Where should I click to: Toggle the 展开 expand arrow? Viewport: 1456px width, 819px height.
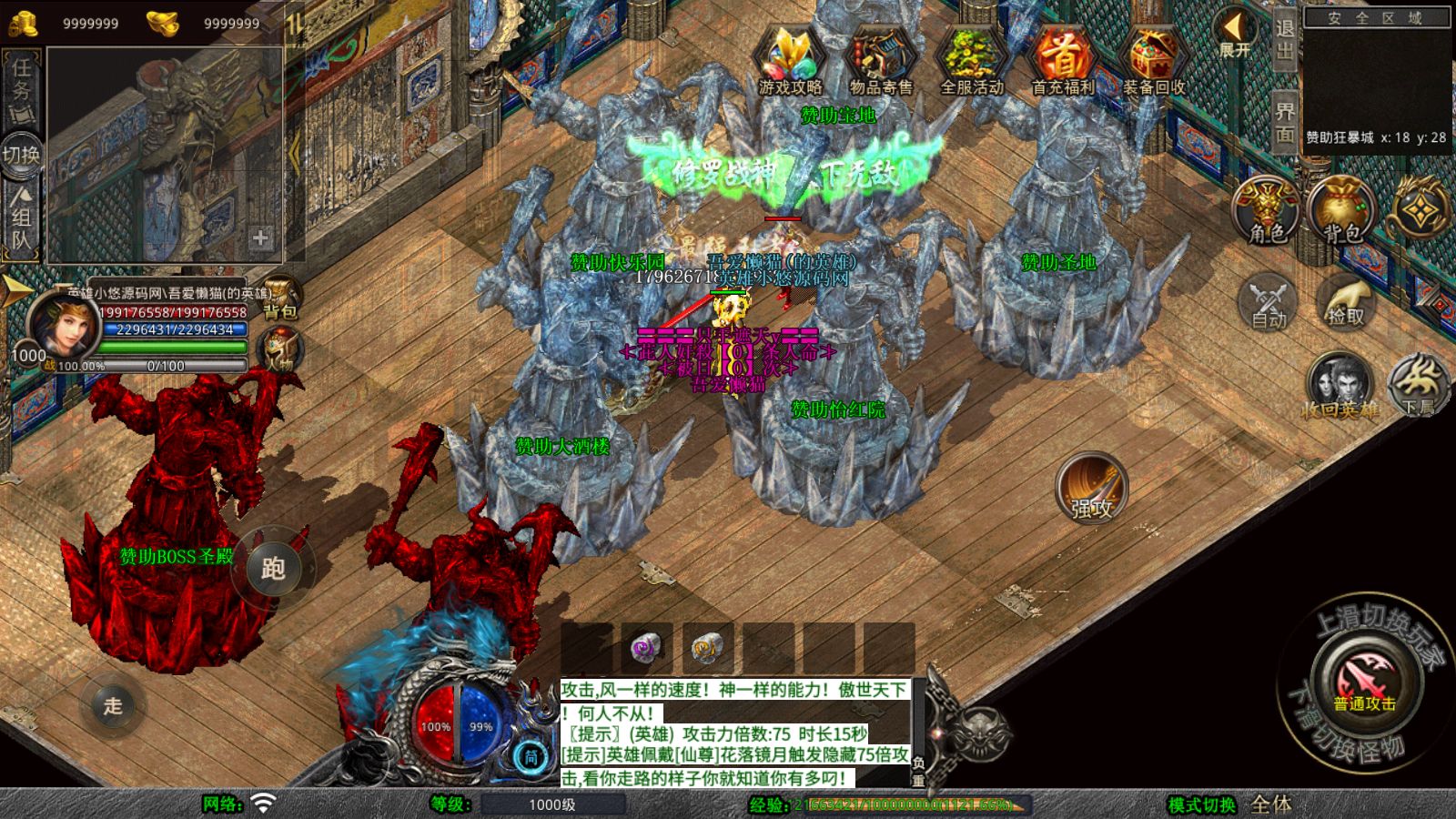click(x=1234, y=35)
